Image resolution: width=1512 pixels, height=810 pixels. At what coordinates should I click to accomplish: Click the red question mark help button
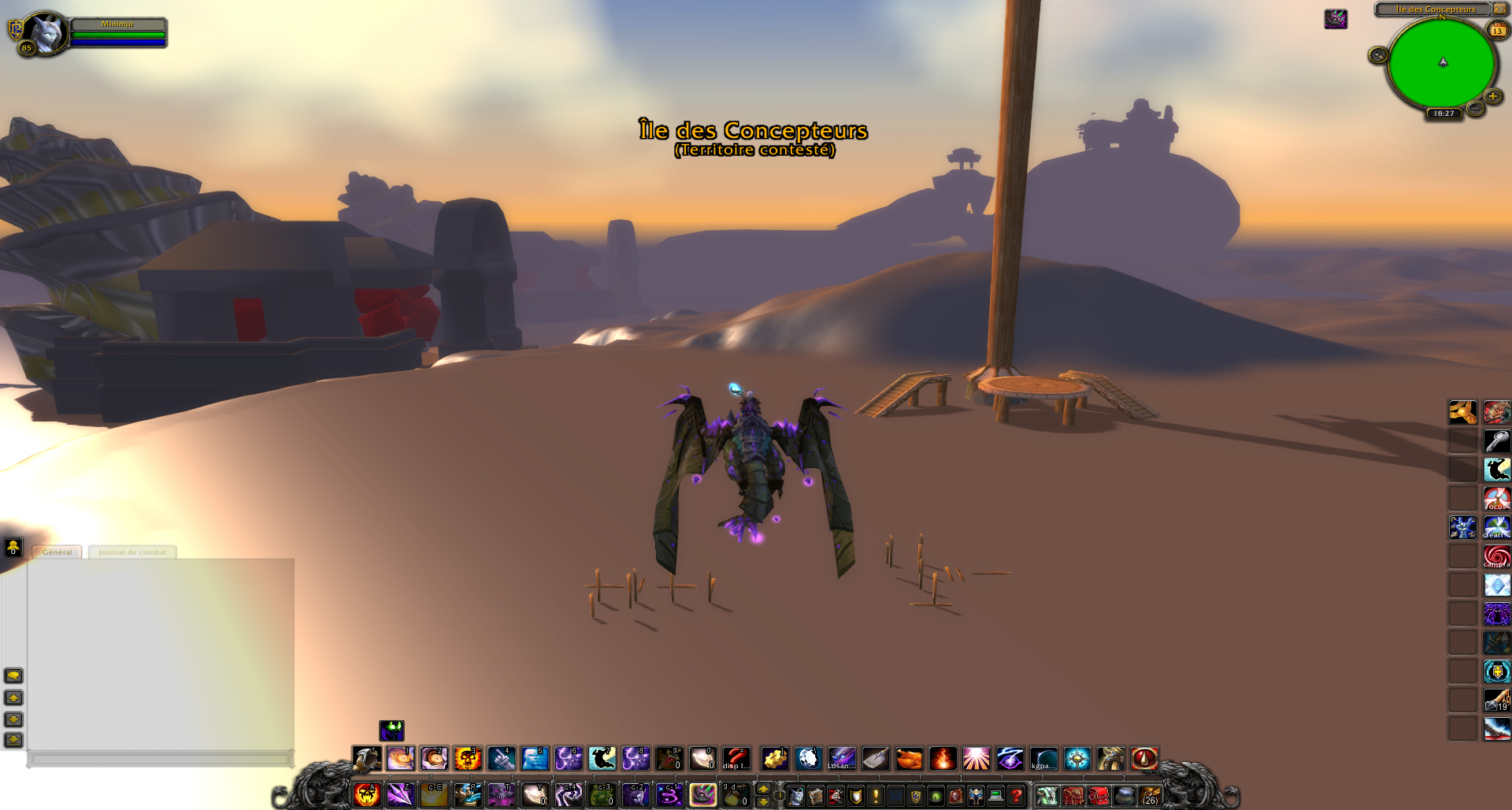point(1016,796)
